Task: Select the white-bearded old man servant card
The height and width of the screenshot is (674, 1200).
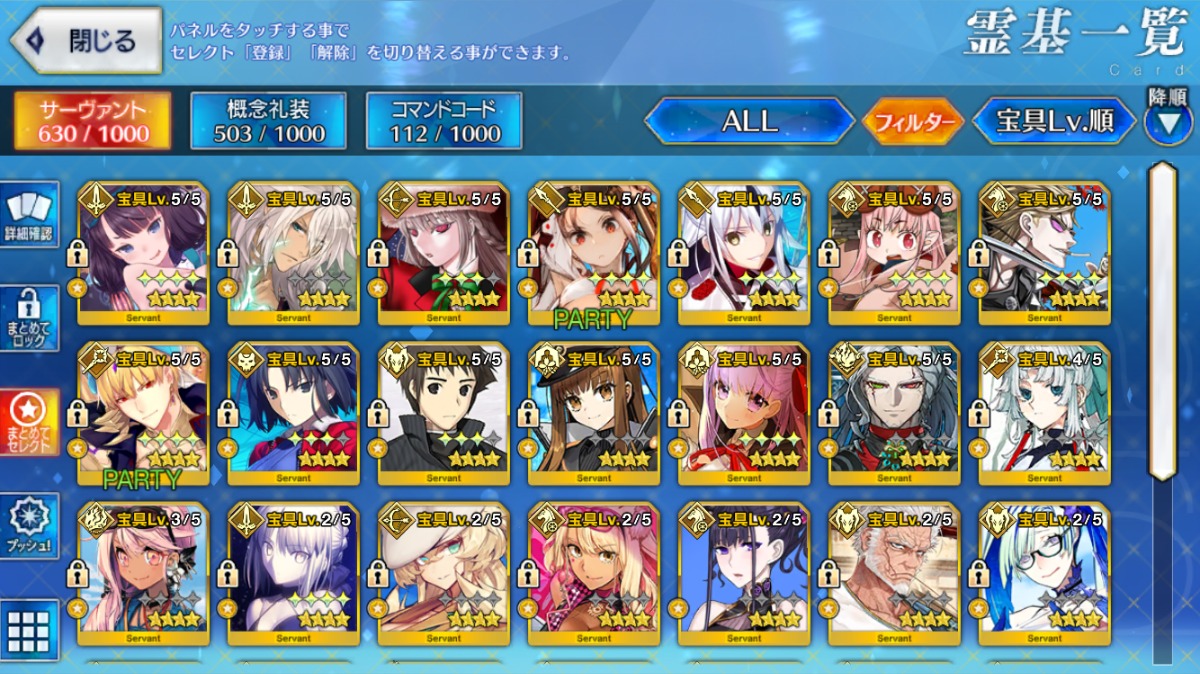Action: pos(894,574)
